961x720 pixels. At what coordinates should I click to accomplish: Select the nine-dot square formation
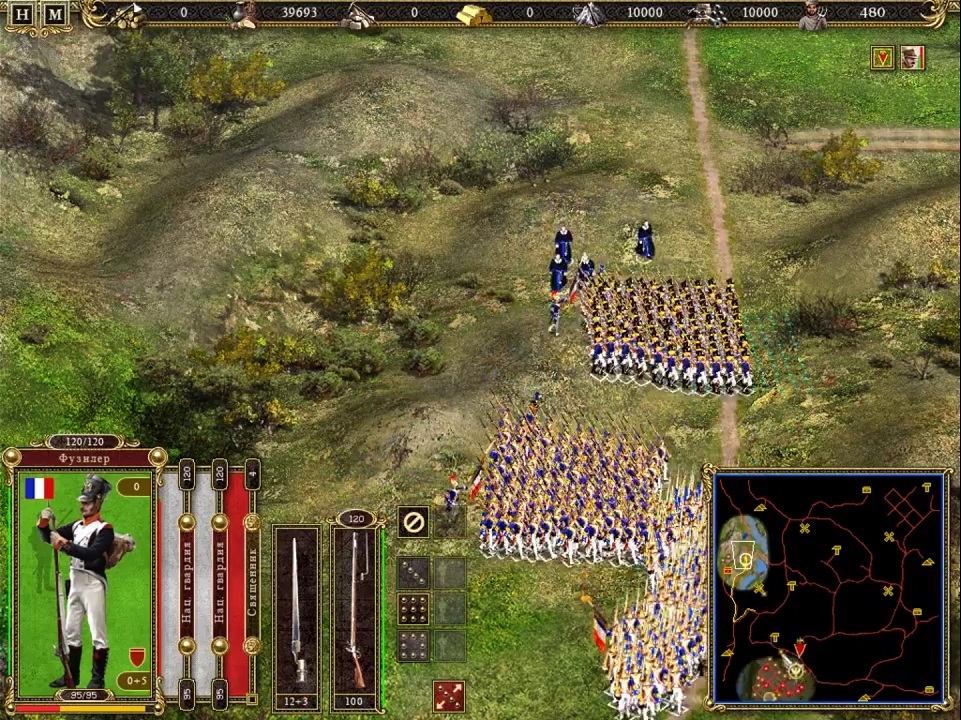pyautogui.click(x=414, y=608)
